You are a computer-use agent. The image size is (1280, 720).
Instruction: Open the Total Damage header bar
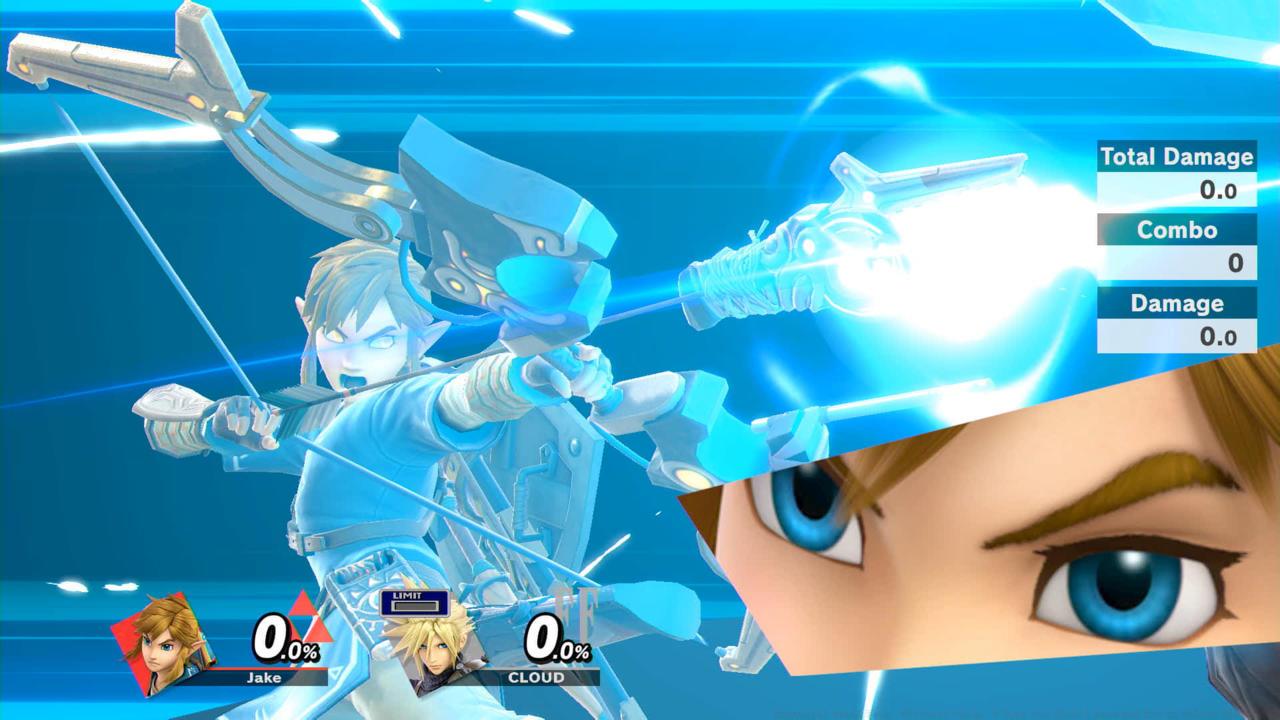(x=1176, y=157)
